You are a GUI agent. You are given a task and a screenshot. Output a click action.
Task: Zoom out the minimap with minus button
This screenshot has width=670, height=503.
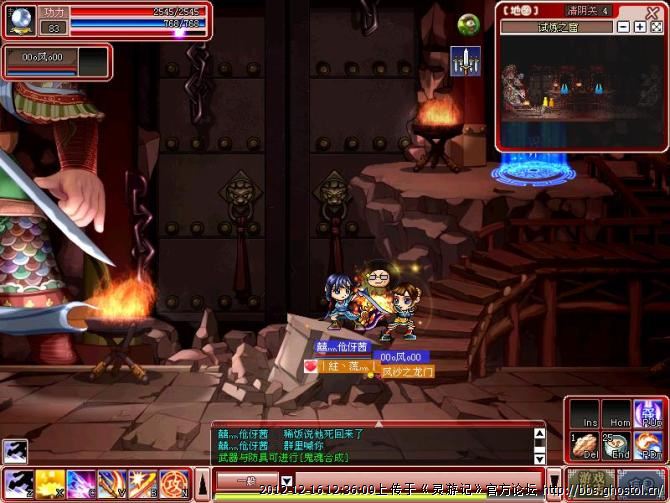point(622,27)
